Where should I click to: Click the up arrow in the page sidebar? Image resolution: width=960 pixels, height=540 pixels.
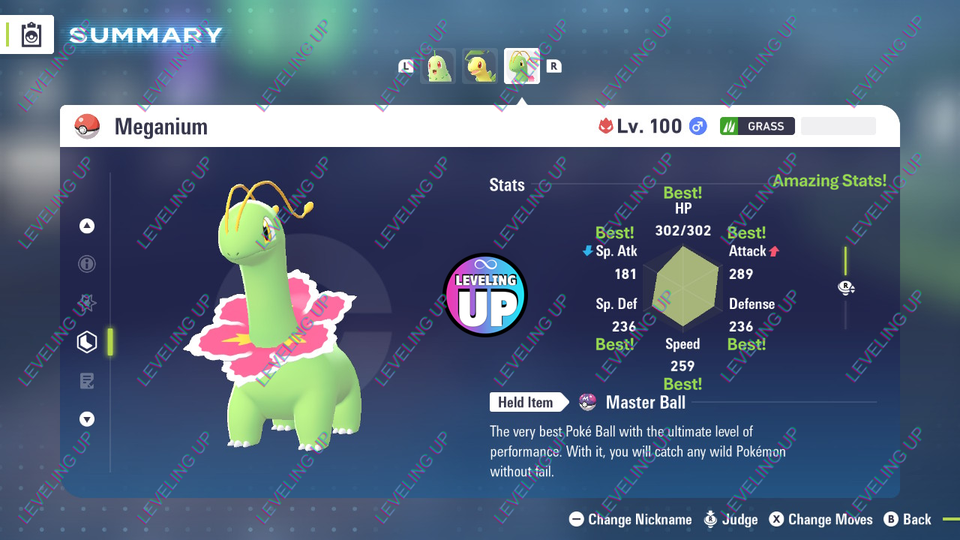87,226
